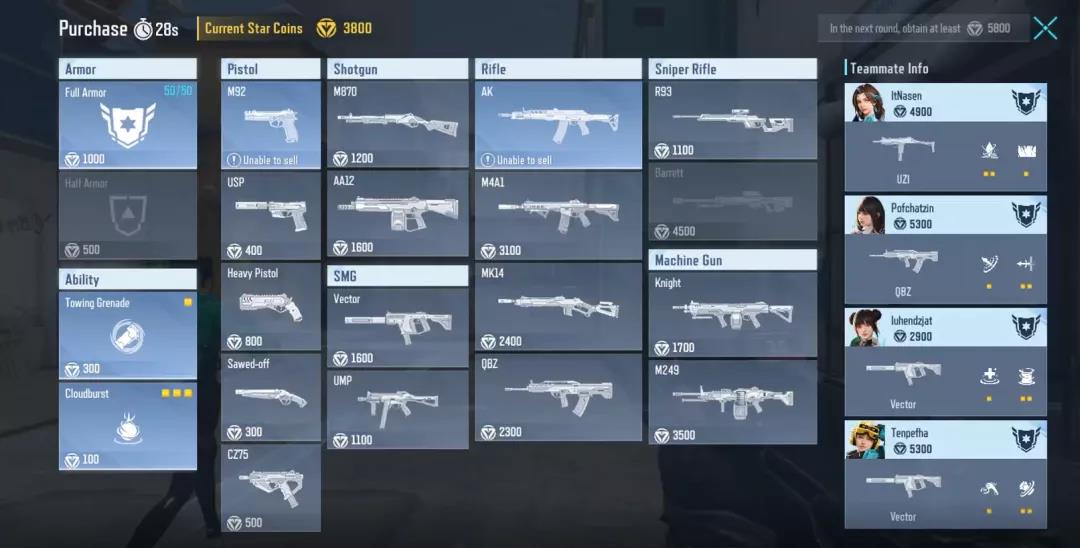1080x548 pixels.
Task: Buy the Full Armor for 1000
Action: [128, 125]
